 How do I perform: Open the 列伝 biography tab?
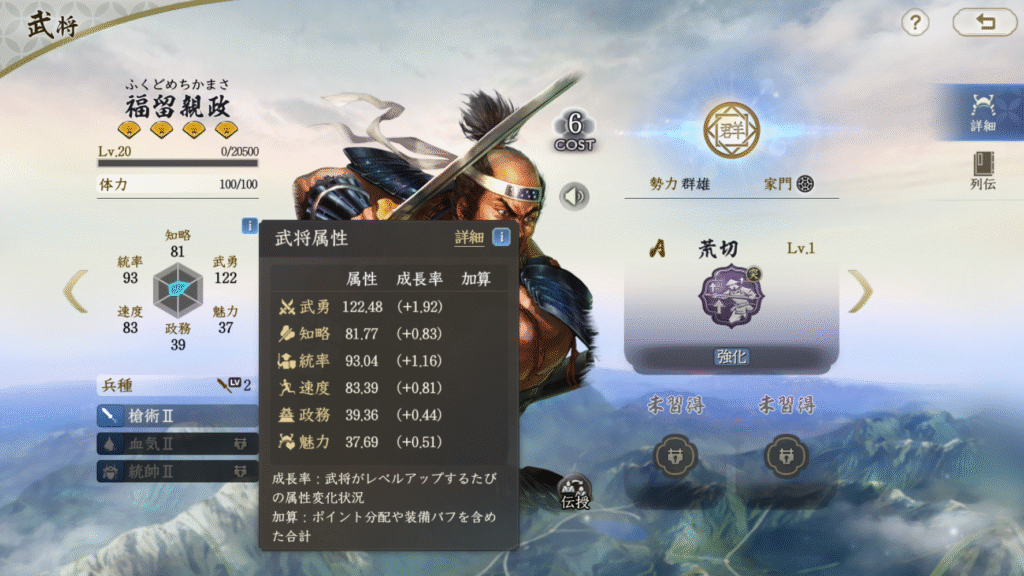(x=982, y=171)
